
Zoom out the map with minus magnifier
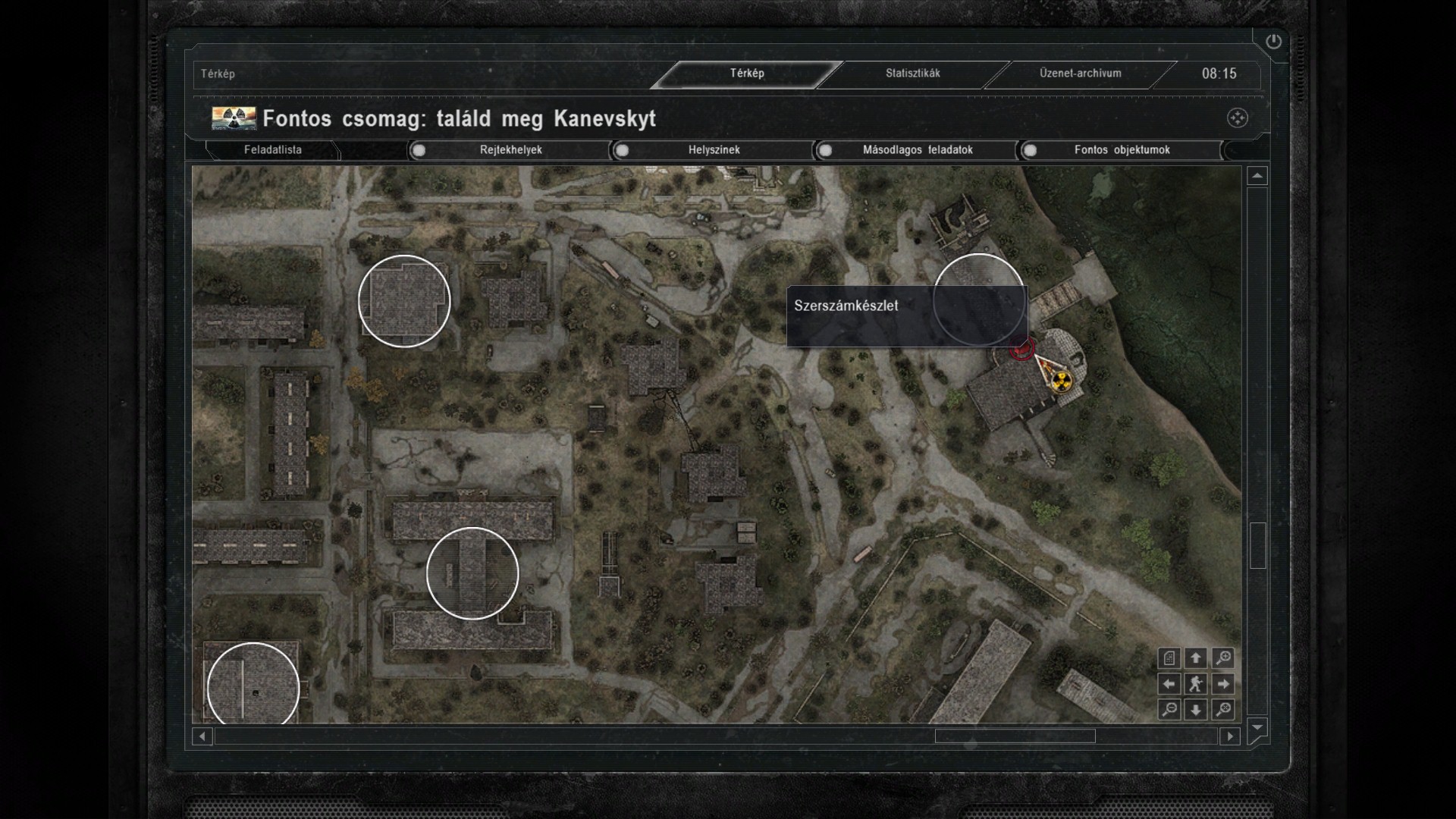pyautogui.click(x=1169, y=710)
